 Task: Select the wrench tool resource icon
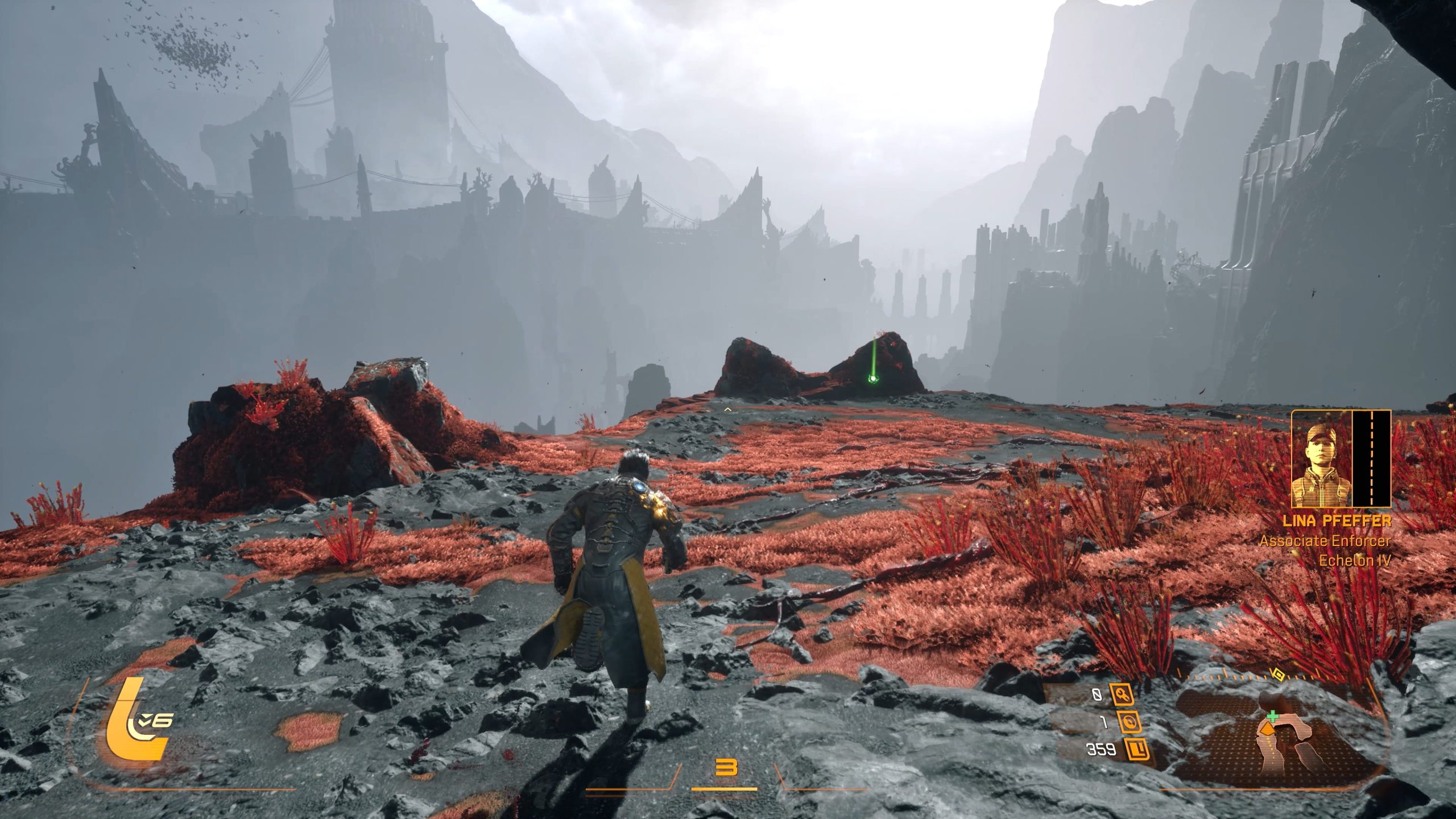(1122, 694)
